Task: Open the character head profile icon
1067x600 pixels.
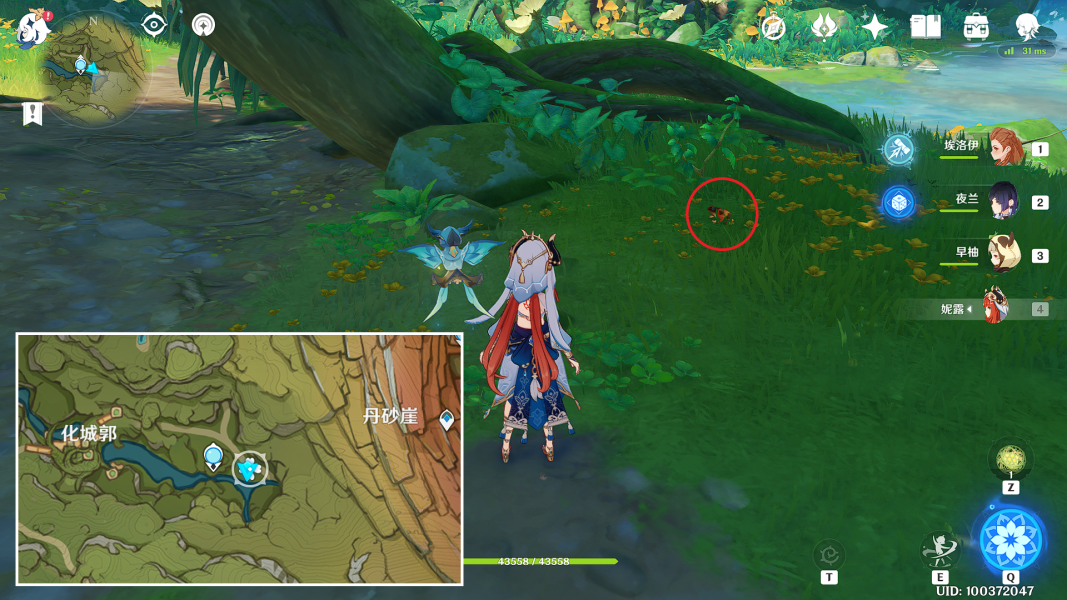Action: 1027,26
